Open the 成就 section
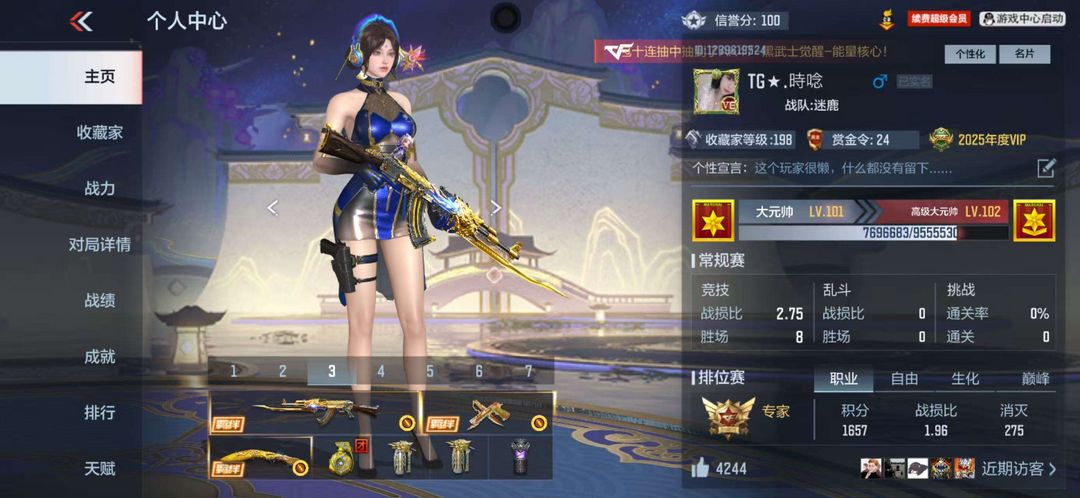Screen dimensions: 1080x498 coord(100,356)
